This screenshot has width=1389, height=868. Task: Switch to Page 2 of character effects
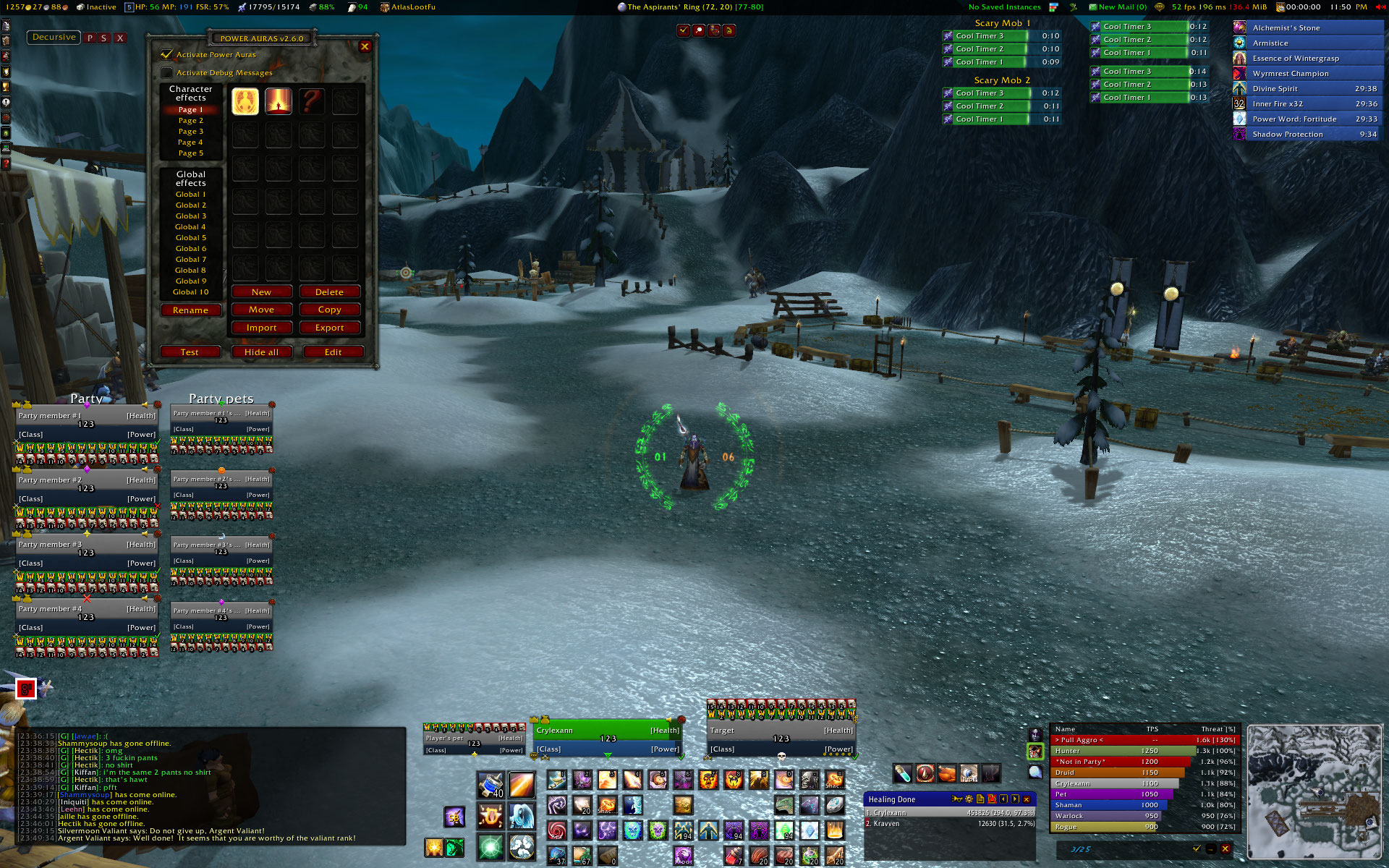coord(191,121)
